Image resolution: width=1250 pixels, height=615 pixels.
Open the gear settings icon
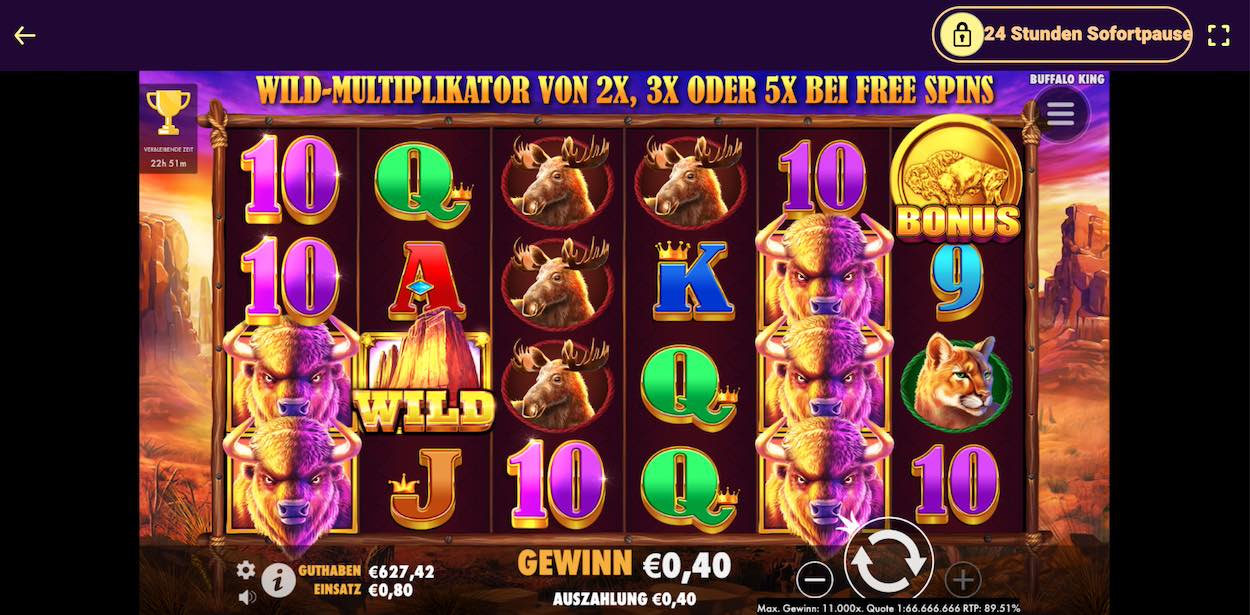[246, 570]
